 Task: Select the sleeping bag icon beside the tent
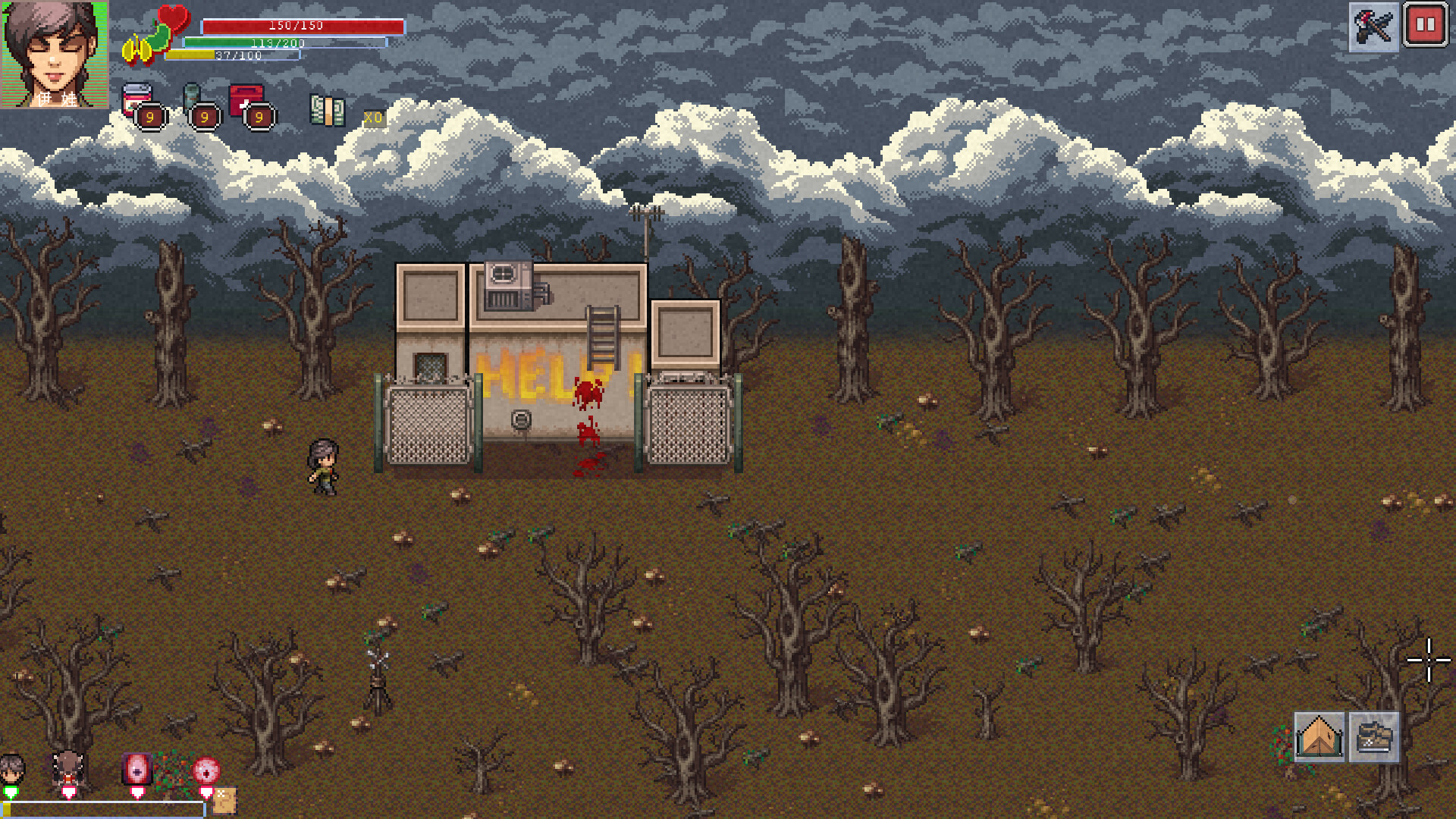pyautogui.click(x=1374, y=737)
